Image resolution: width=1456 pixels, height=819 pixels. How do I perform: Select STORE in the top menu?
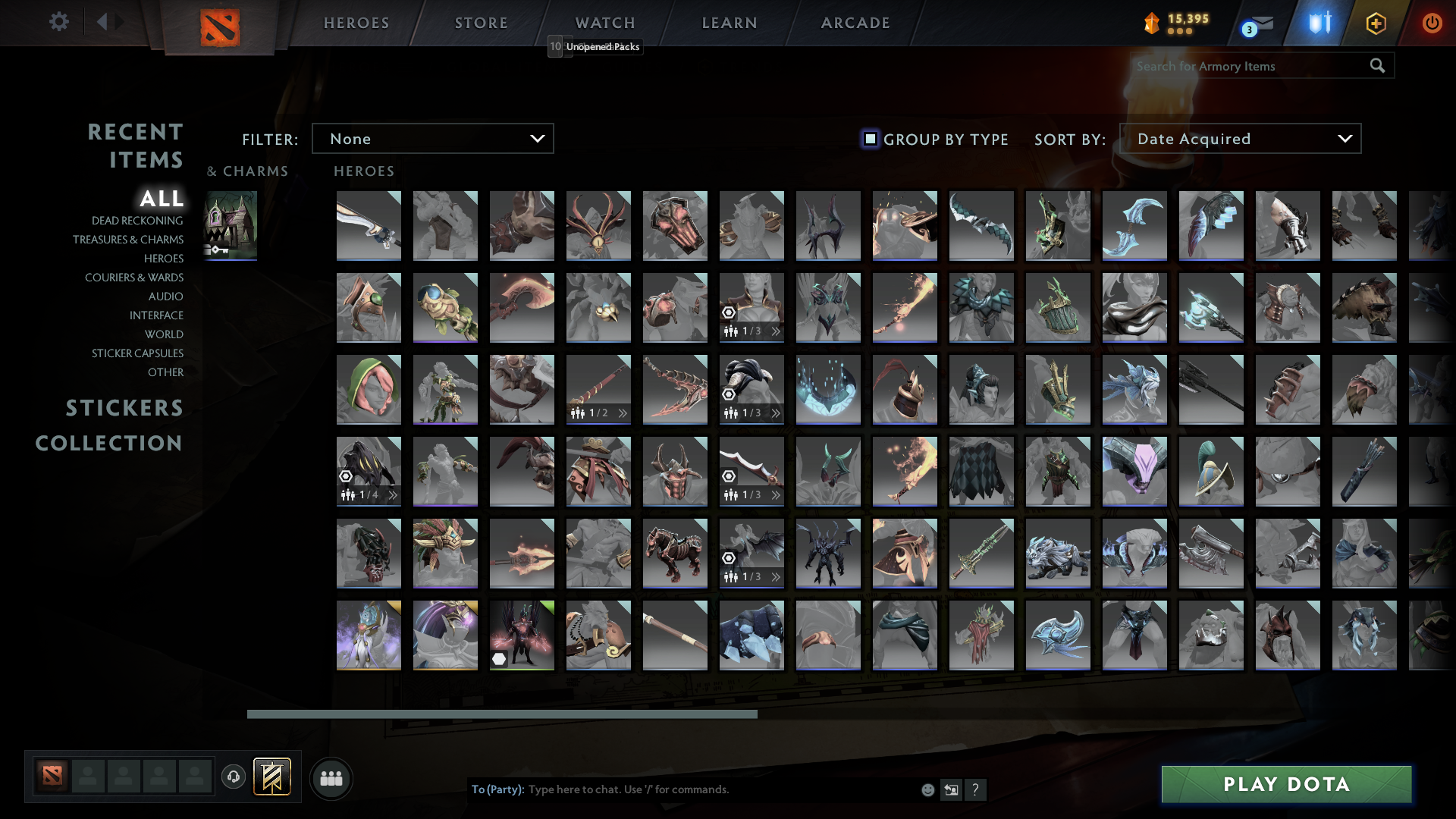pos(481,23)
